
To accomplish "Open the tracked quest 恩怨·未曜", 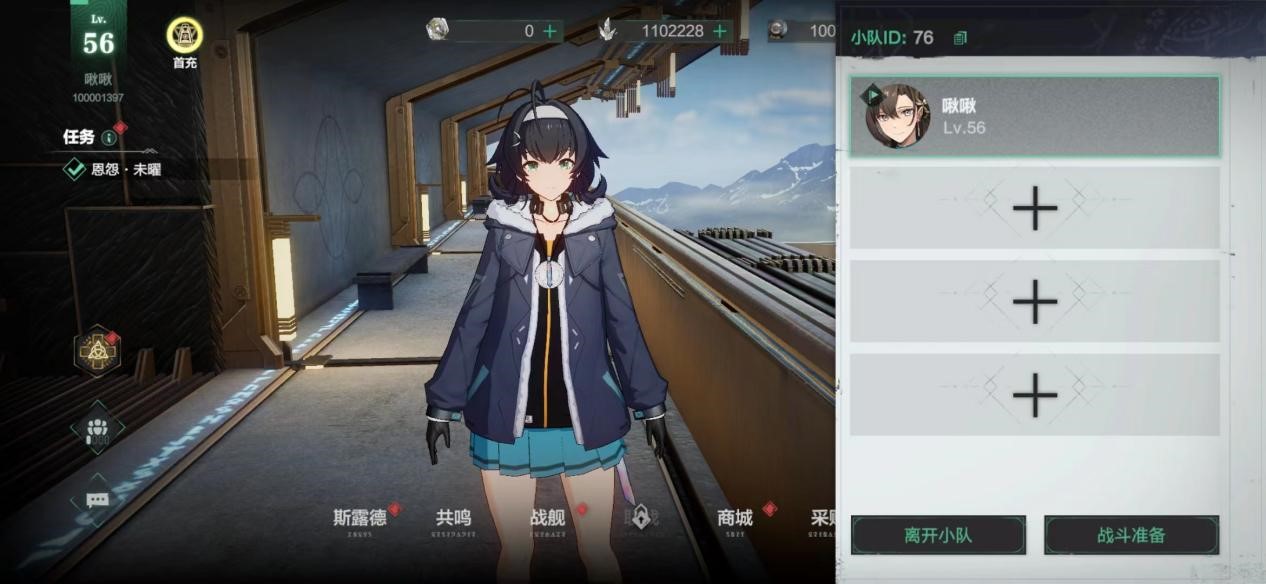I will (125, 169).
